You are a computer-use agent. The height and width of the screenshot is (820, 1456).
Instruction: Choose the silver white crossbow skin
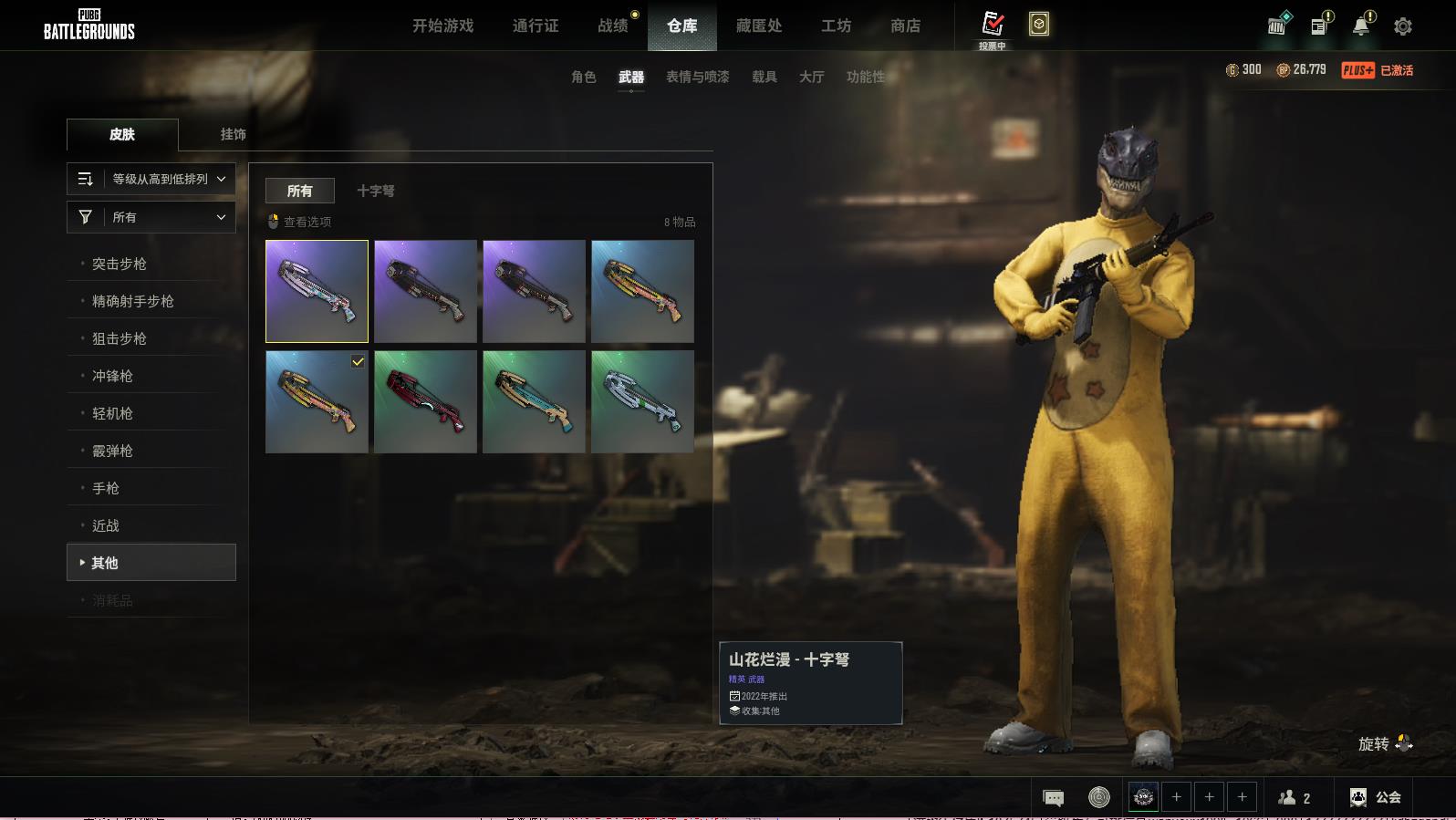[x=642, y=402]
